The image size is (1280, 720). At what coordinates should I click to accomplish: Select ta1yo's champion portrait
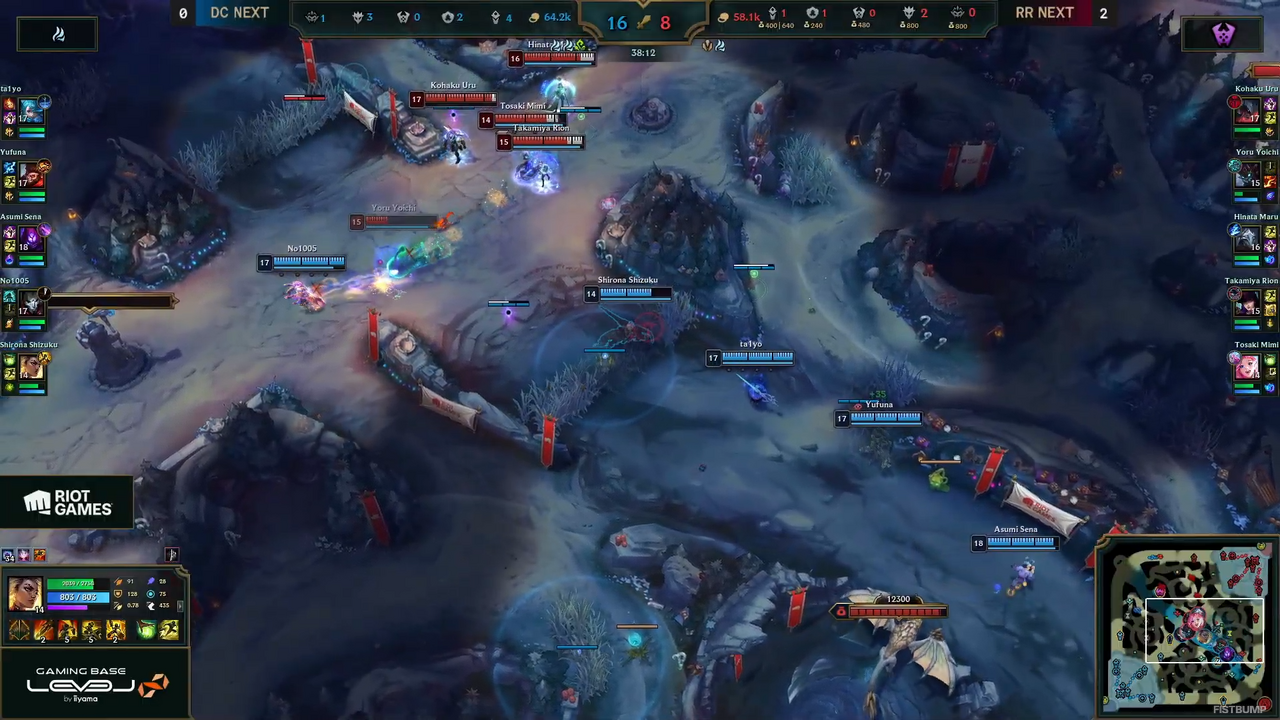31,111
